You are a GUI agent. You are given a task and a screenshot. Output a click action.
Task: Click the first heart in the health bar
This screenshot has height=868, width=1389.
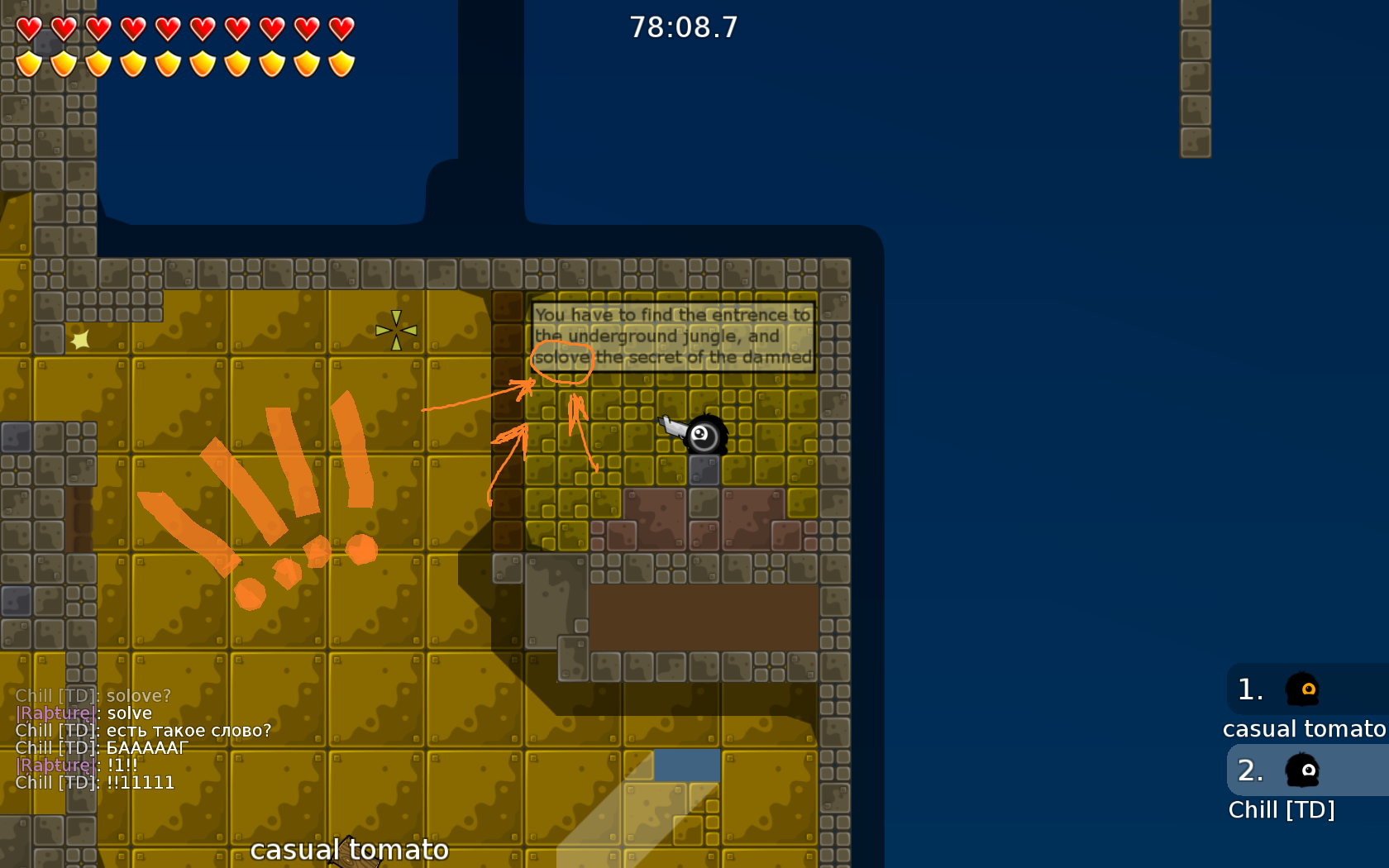tap(27, 27)
